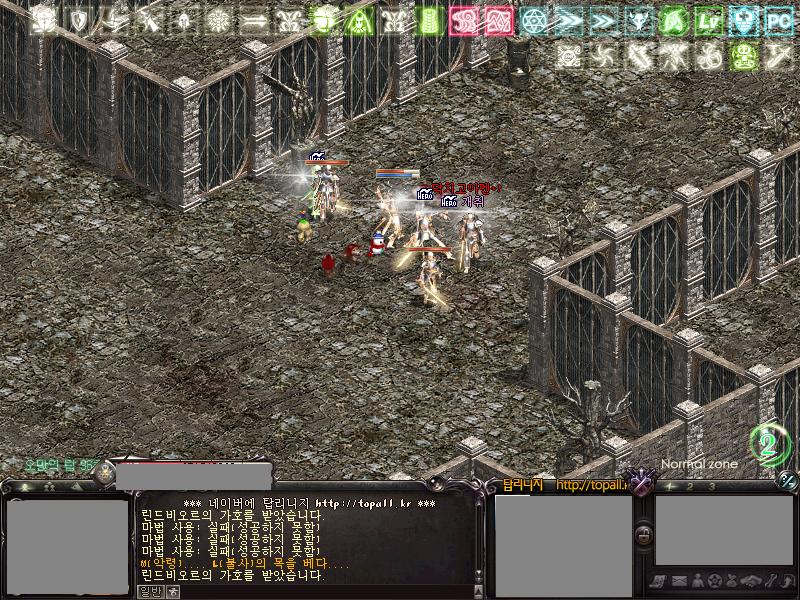Select the pink swirl status icon
Screen dimensions: 800x600
pyautogui.click(x=464, y=20)
